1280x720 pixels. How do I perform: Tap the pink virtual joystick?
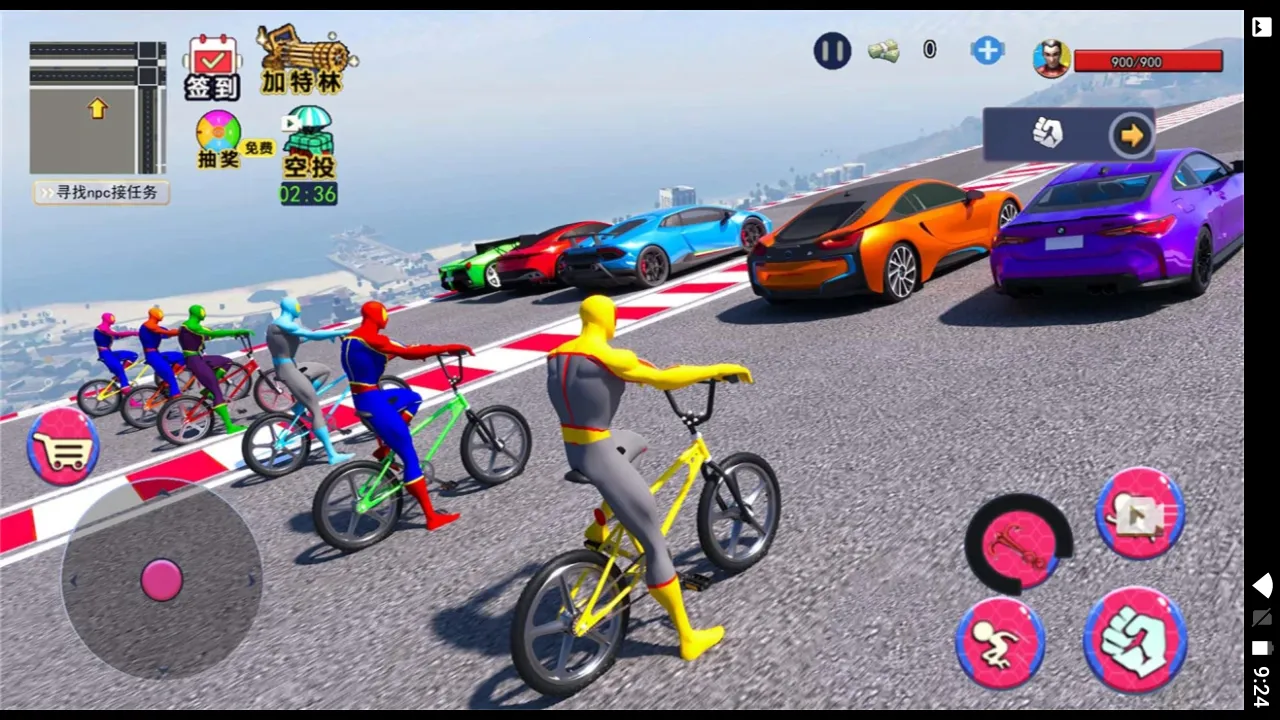[160, 580]
